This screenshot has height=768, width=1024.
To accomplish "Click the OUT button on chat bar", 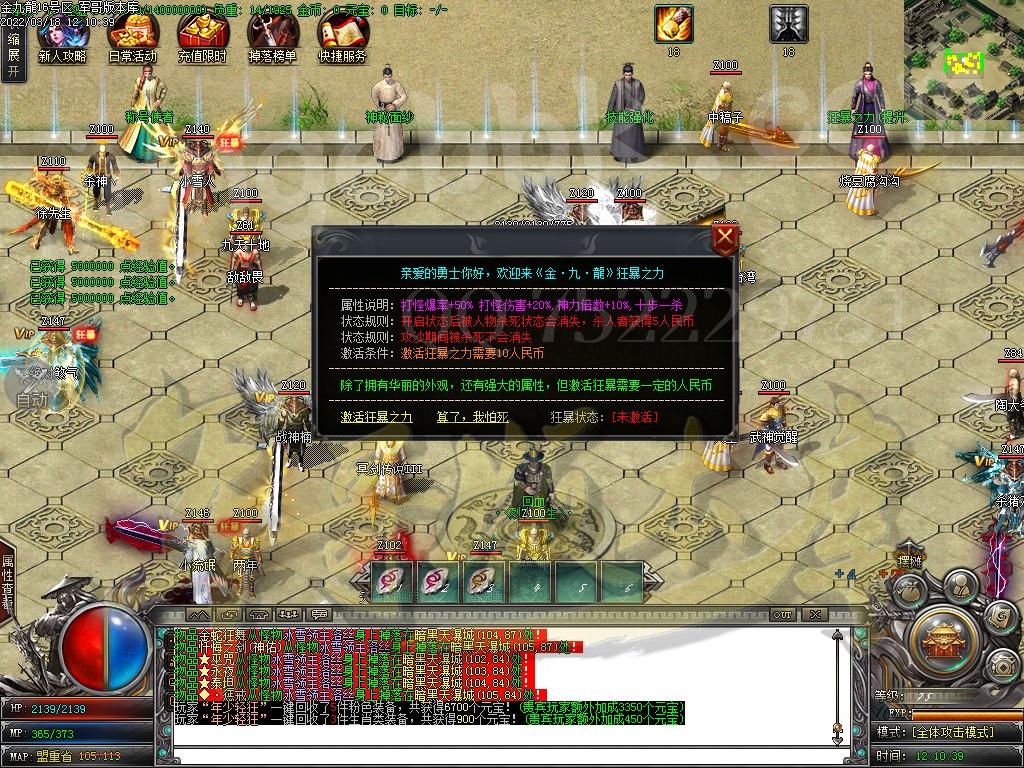I will (x=782, y=614).
